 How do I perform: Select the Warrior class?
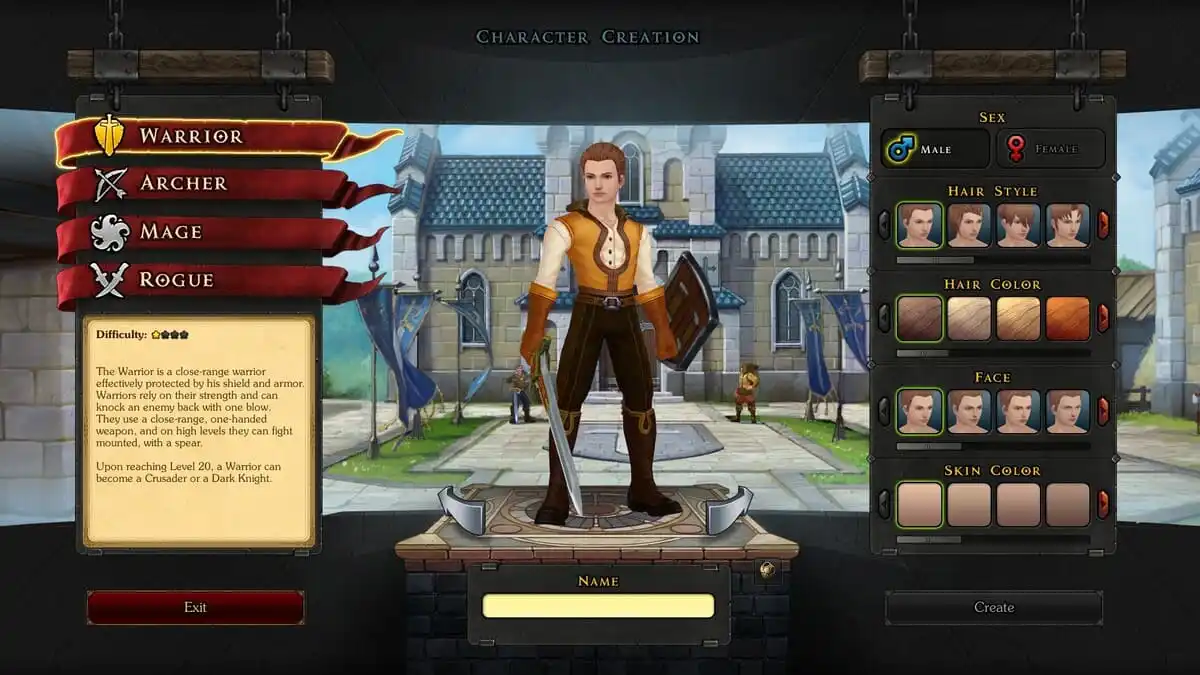pyautogui.click(x=190, y=136)
